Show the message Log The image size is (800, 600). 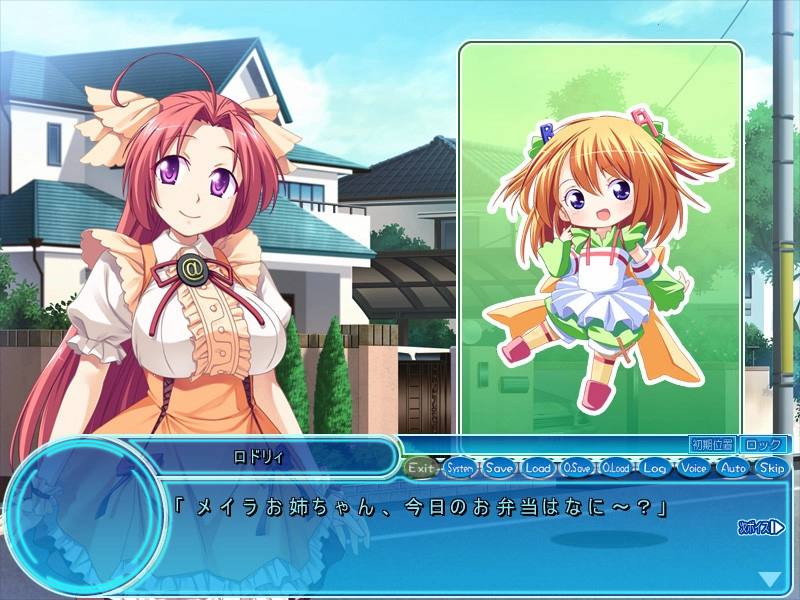click(655, 467)
